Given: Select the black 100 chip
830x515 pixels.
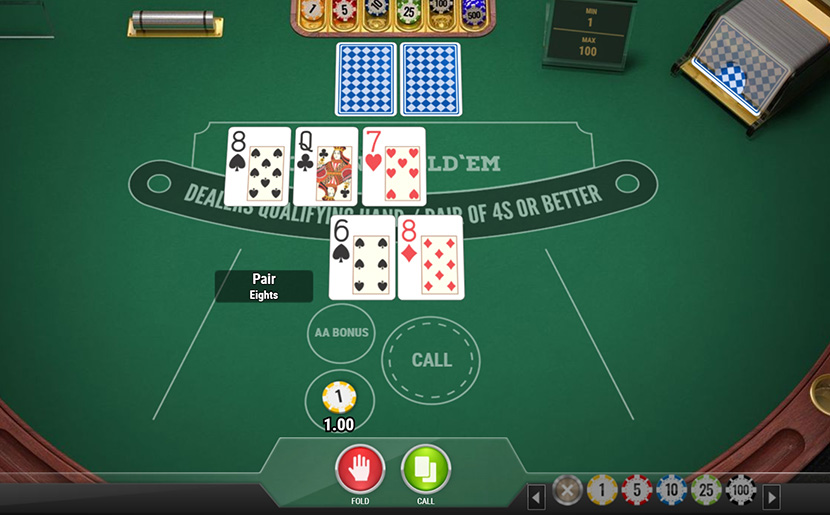Looking at the screenshot, I should click(x=741, y=490).
